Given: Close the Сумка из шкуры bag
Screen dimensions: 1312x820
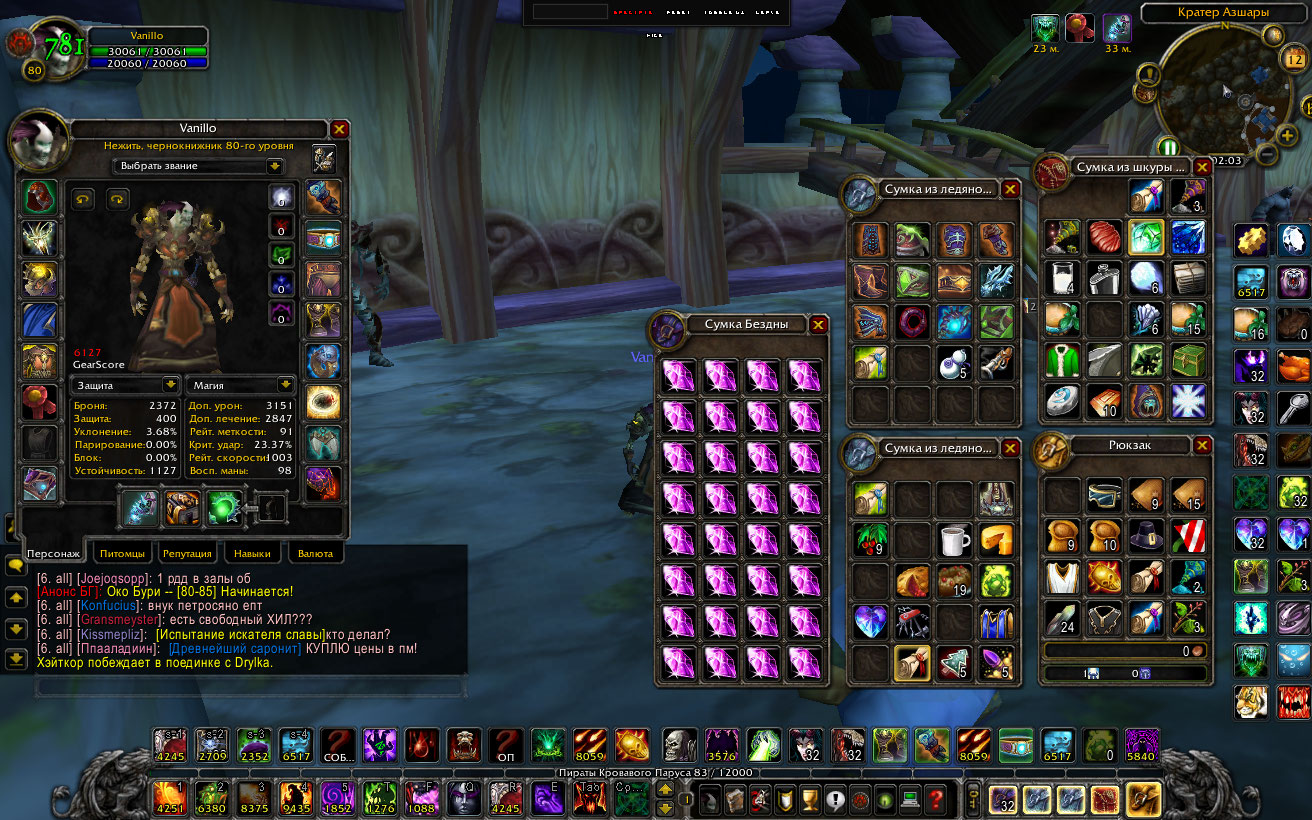Looking at the screenshot, I should pyautogui.click(x=1202, y=168).
